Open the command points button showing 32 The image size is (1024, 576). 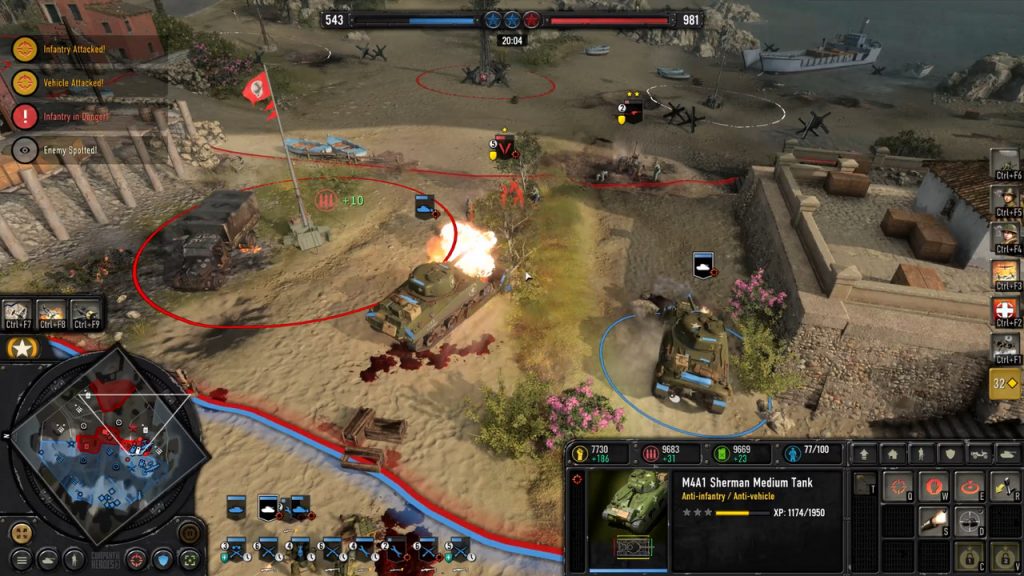[1004, 382]
